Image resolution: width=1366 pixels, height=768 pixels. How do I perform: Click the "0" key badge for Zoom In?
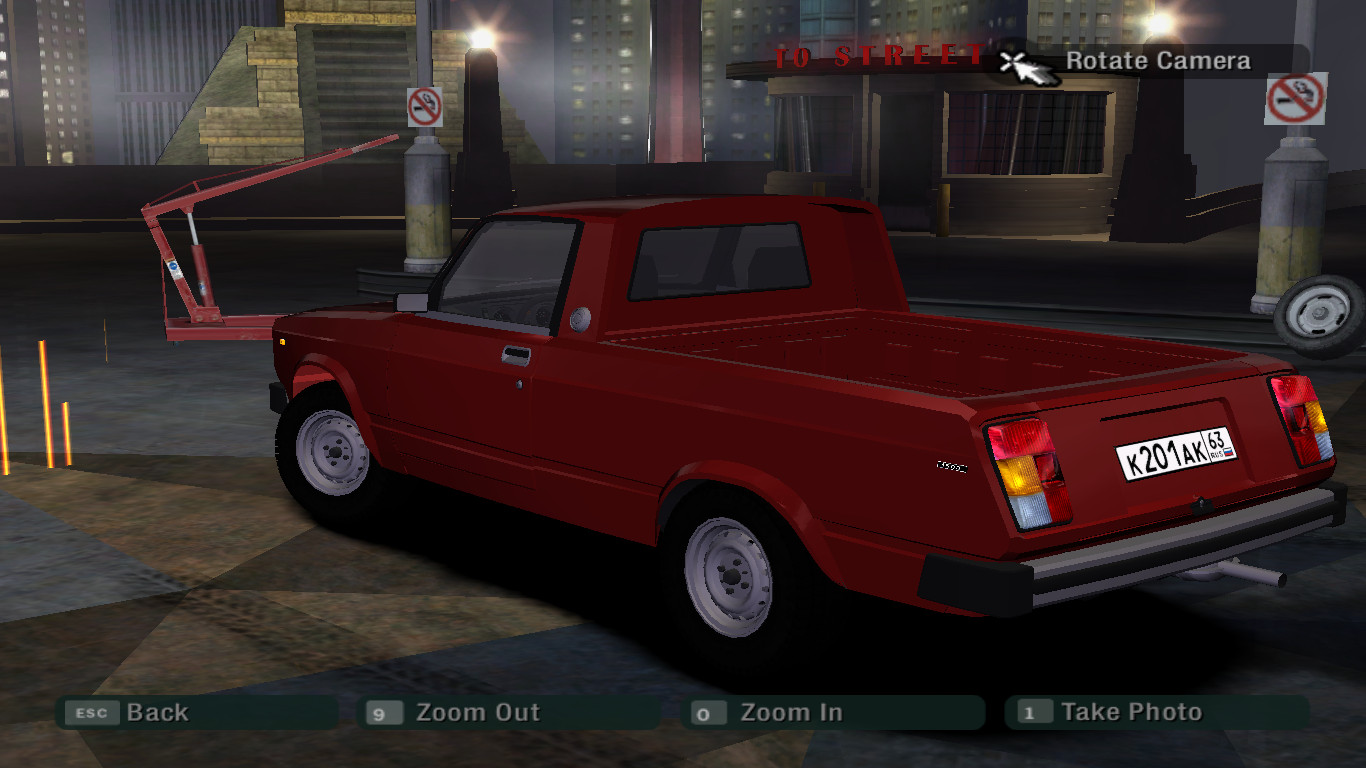706,713
